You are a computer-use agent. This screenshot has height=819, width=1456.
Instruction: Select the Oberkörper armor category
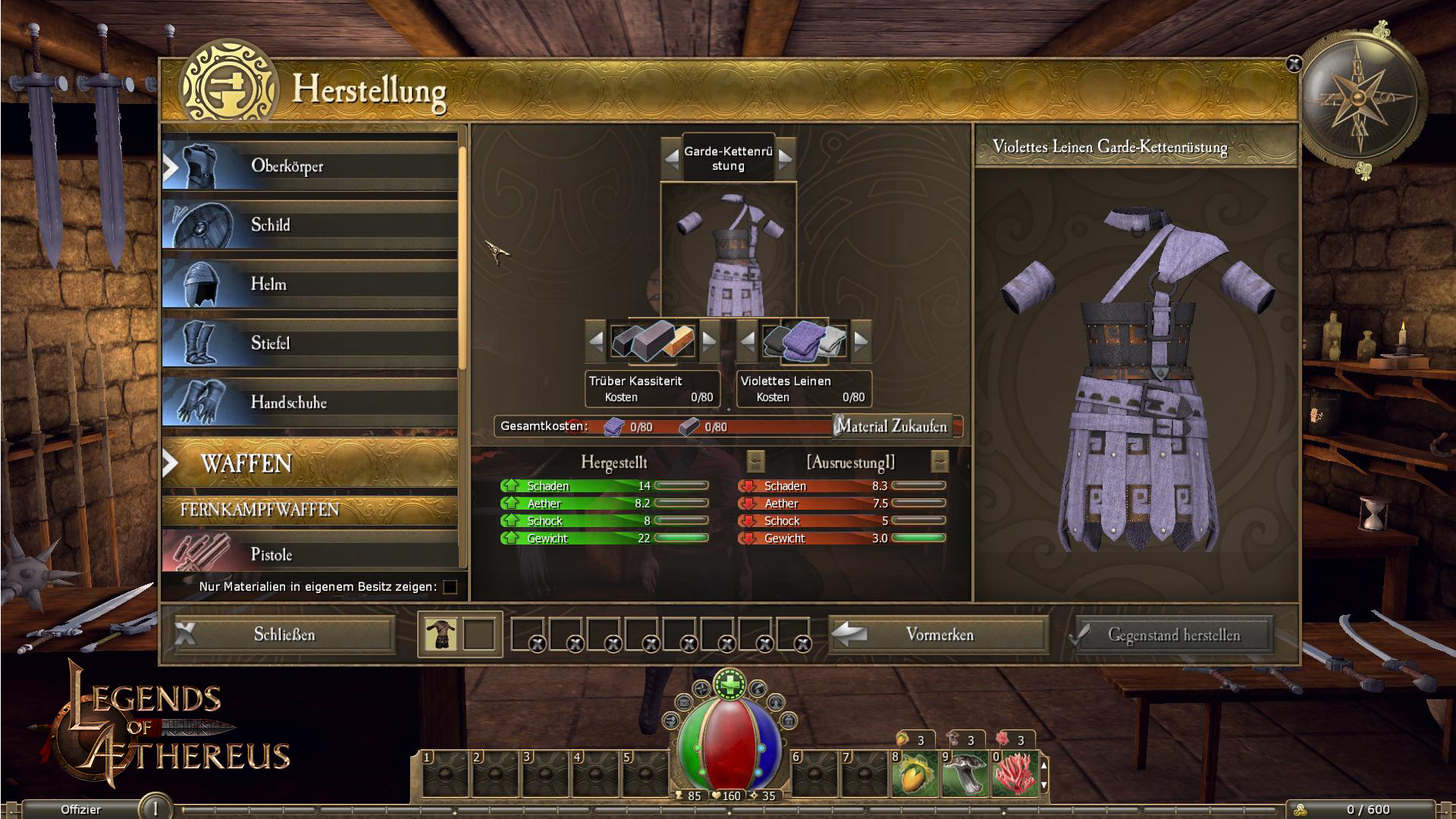coord(309,166)
